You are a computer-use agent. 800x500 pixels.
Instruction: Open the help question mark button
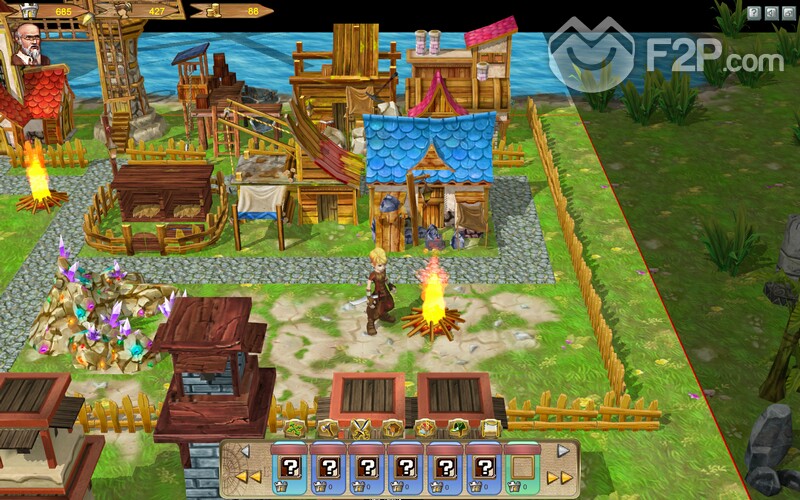pos(752,13)
